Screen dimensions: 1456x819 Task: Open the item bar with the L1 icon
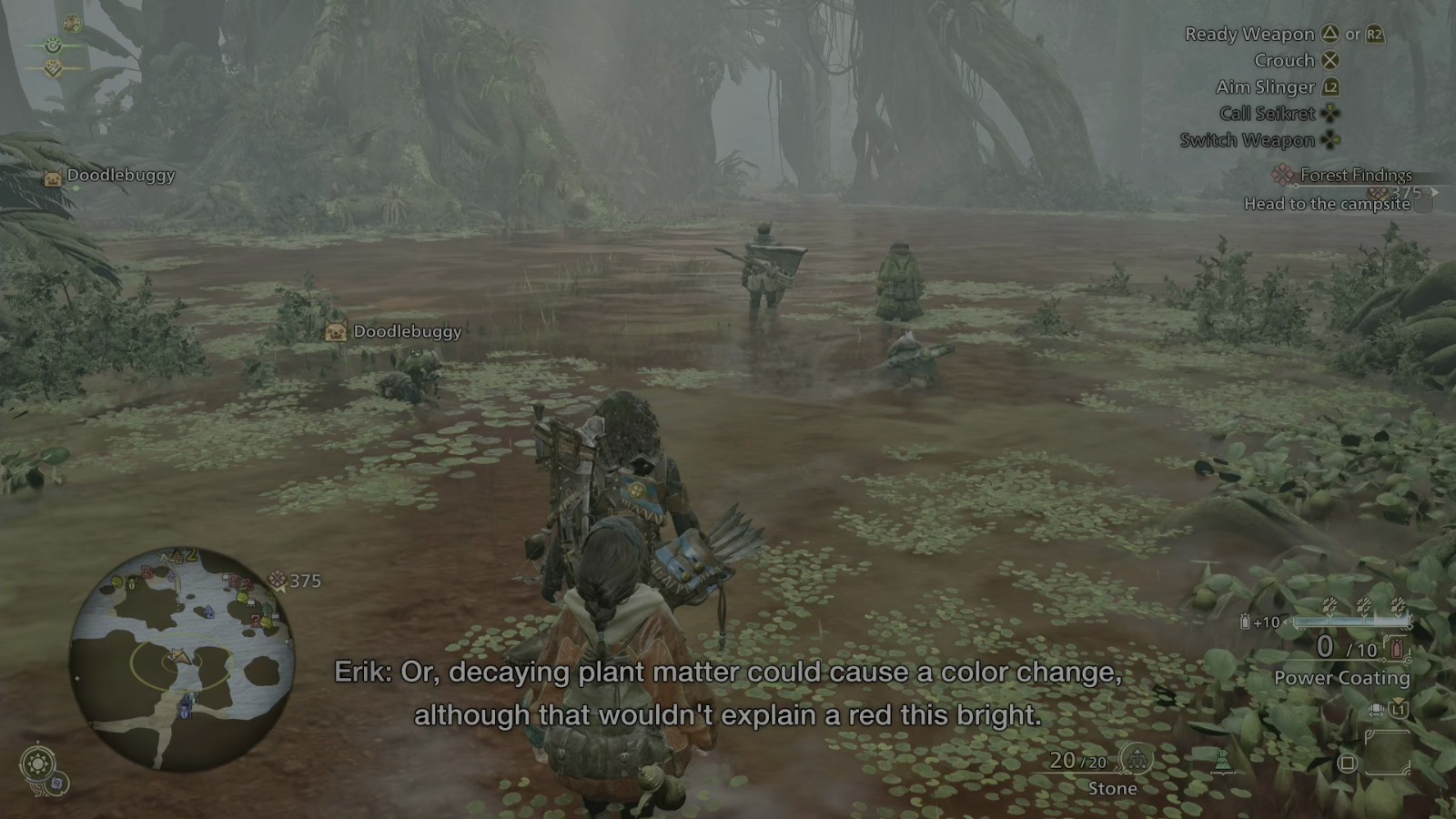click(x=1400, y=709)
